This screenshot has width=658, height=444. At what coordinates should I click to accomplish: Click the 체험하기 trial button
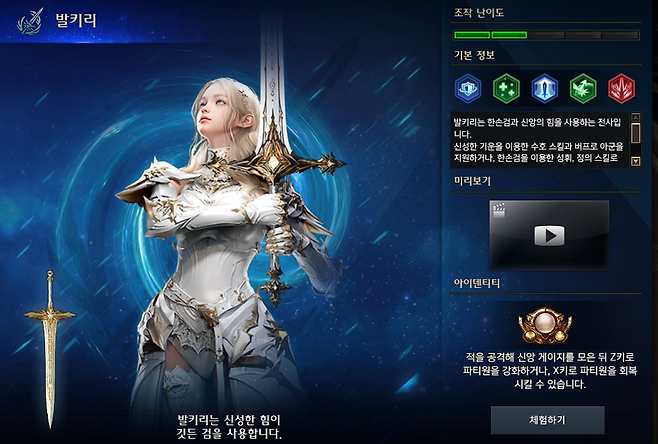click(x=547, y=419)
